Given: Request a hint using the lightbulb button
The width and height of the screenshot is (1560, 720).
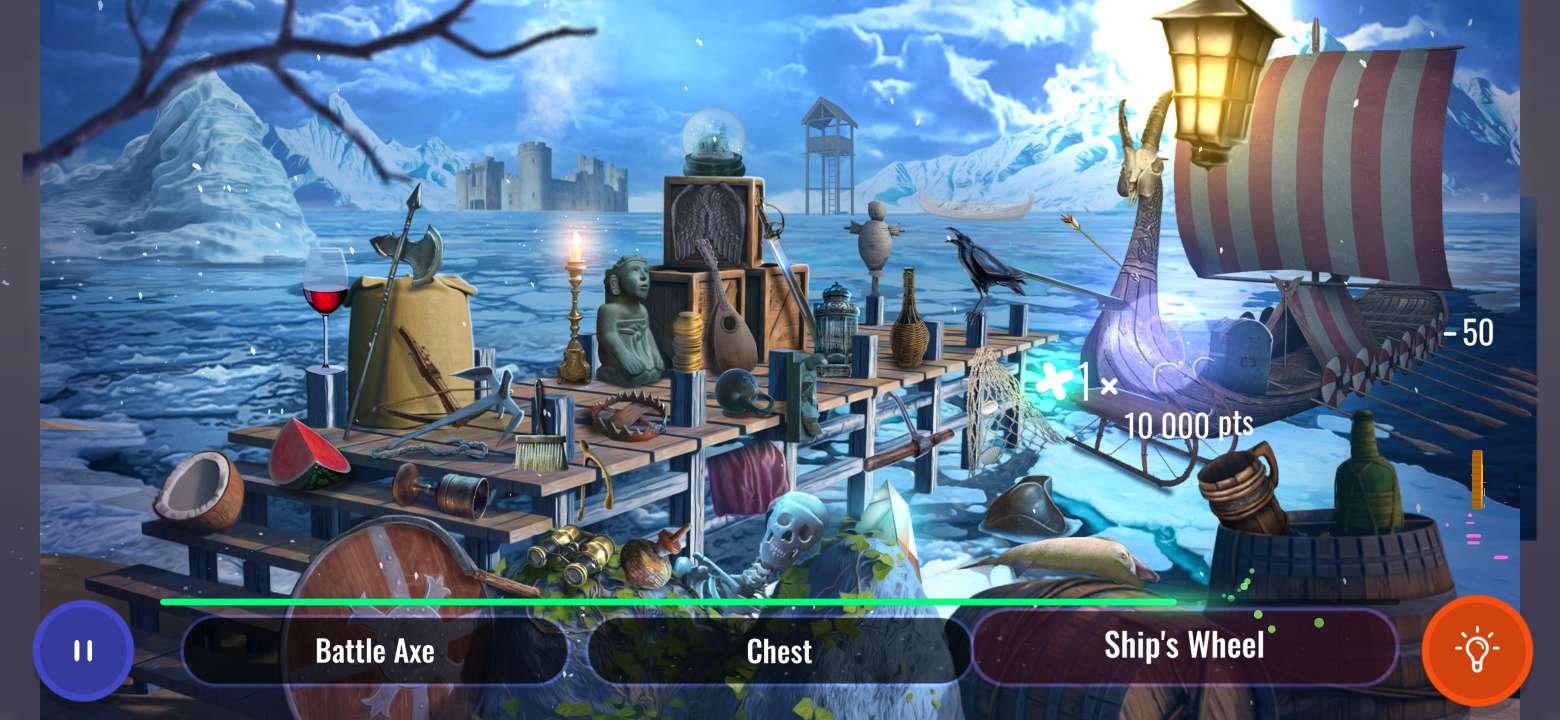Looking at the screenshot, I should pyautogui.click(x=1478, y=650).
